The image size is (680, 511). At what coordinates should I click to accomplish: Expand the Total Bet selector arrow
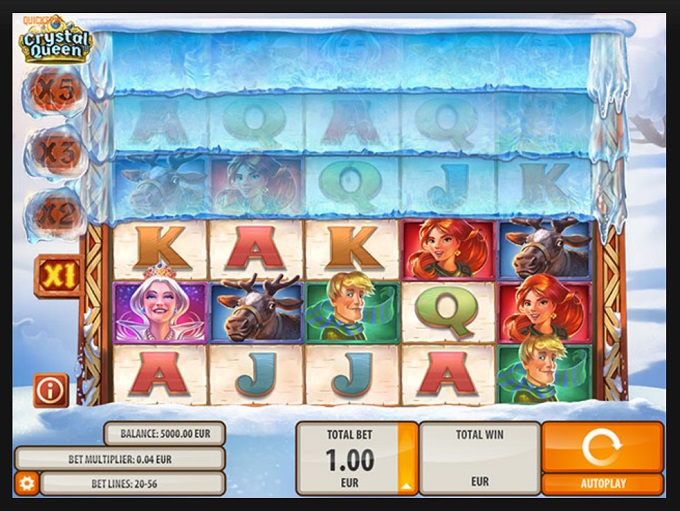pyautogui.click(x=407, y=484)
